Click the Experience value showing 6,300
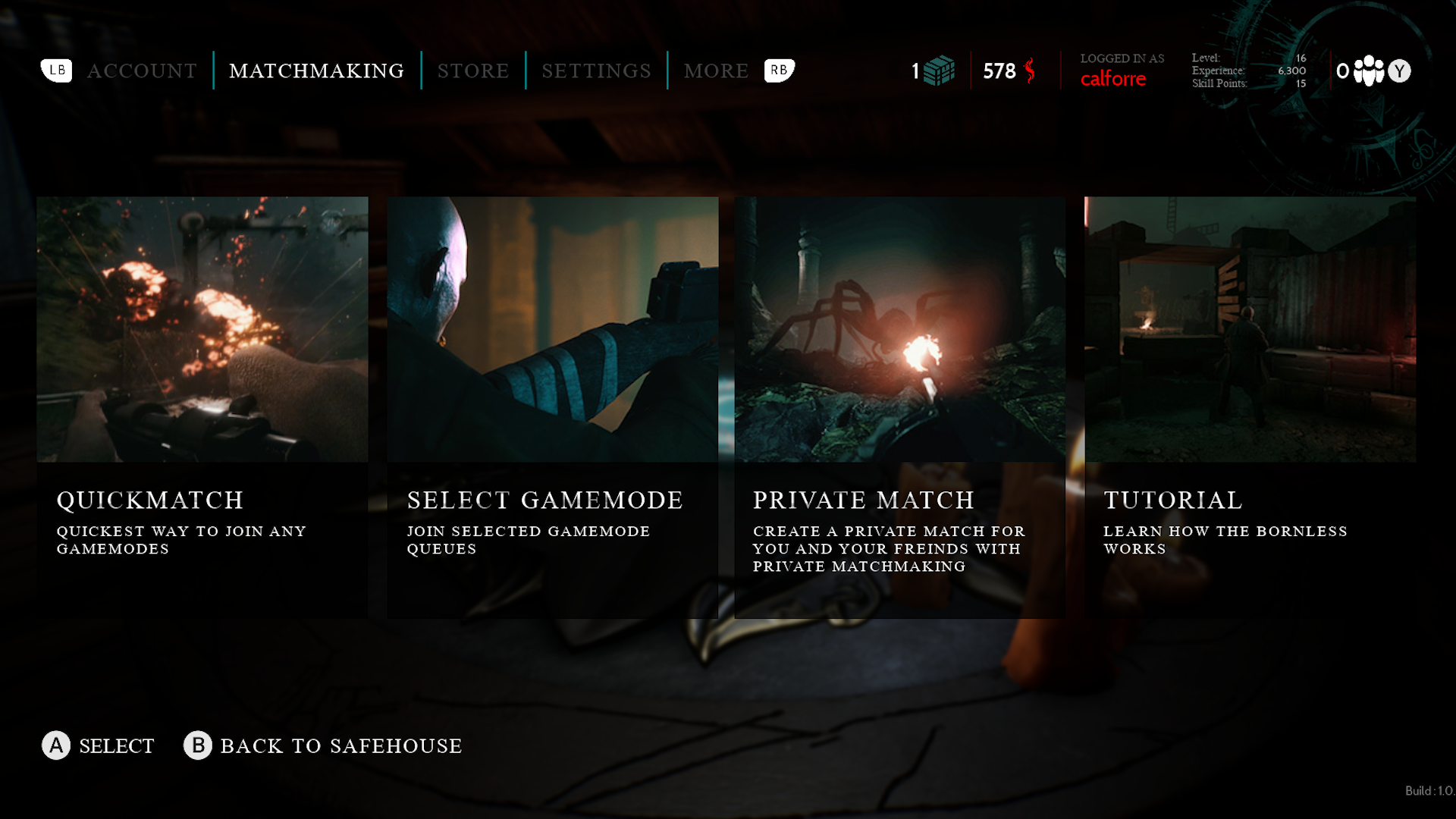This screenshot has height=819, width=1456. 1291,71
